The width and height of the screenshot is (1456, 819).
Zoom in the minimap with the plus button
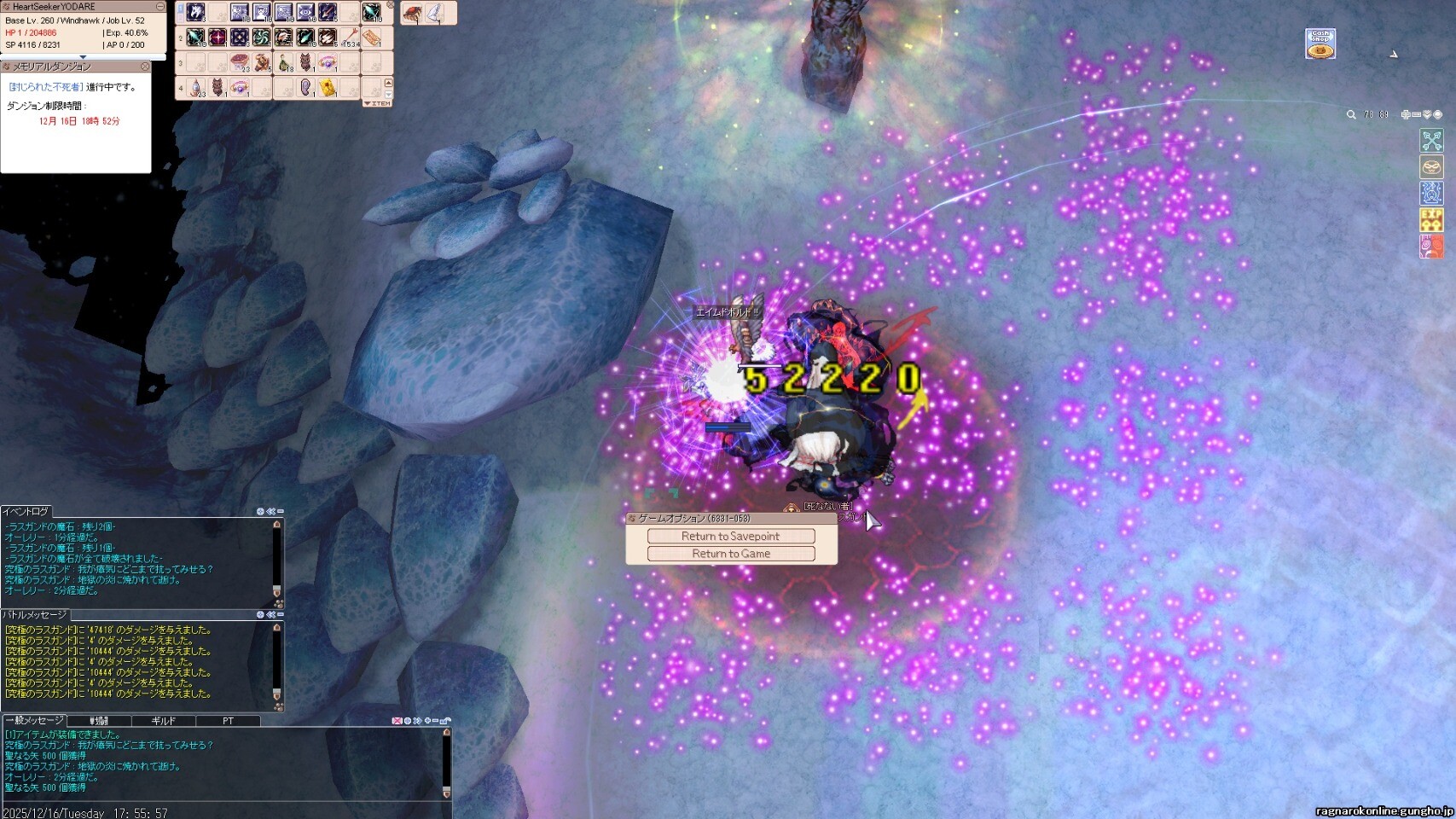[1406, 114]
